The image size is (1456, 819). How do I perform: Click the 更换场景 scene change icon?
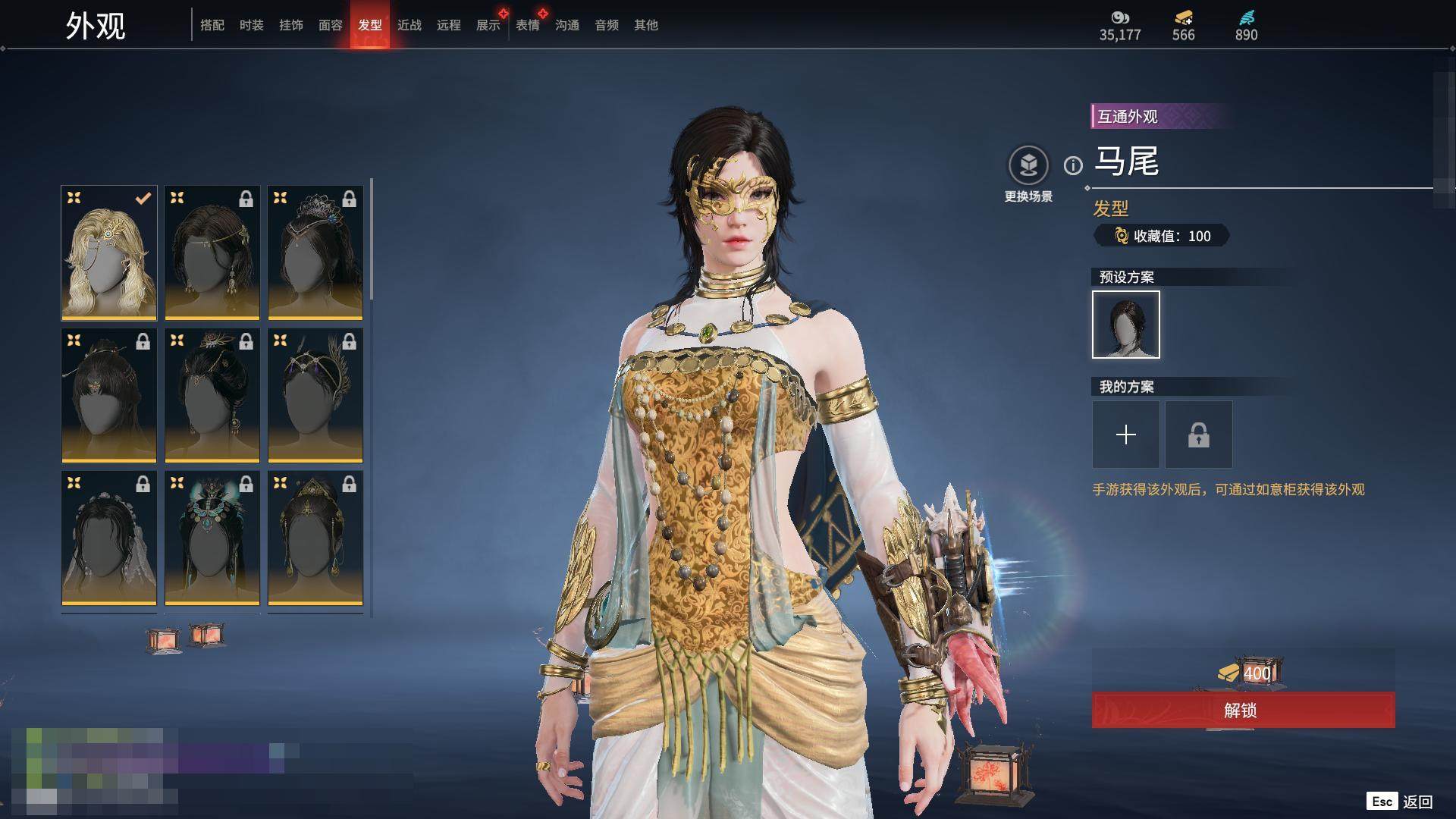[1028, 165]
